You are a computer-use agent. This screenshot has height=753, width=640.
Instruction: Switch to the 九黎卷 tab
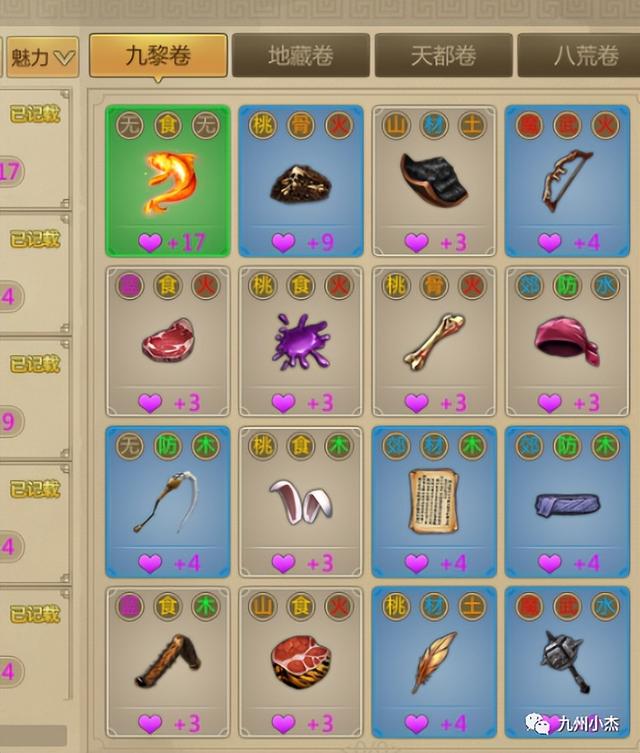(x=158, y=56)
